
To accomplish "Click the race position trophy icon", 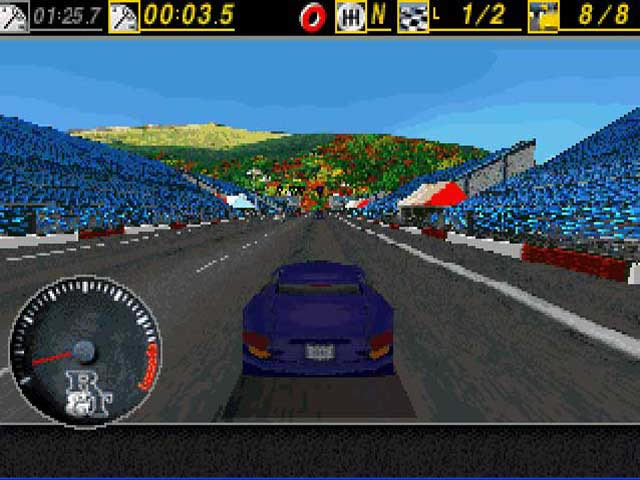I will pos(542,16).
